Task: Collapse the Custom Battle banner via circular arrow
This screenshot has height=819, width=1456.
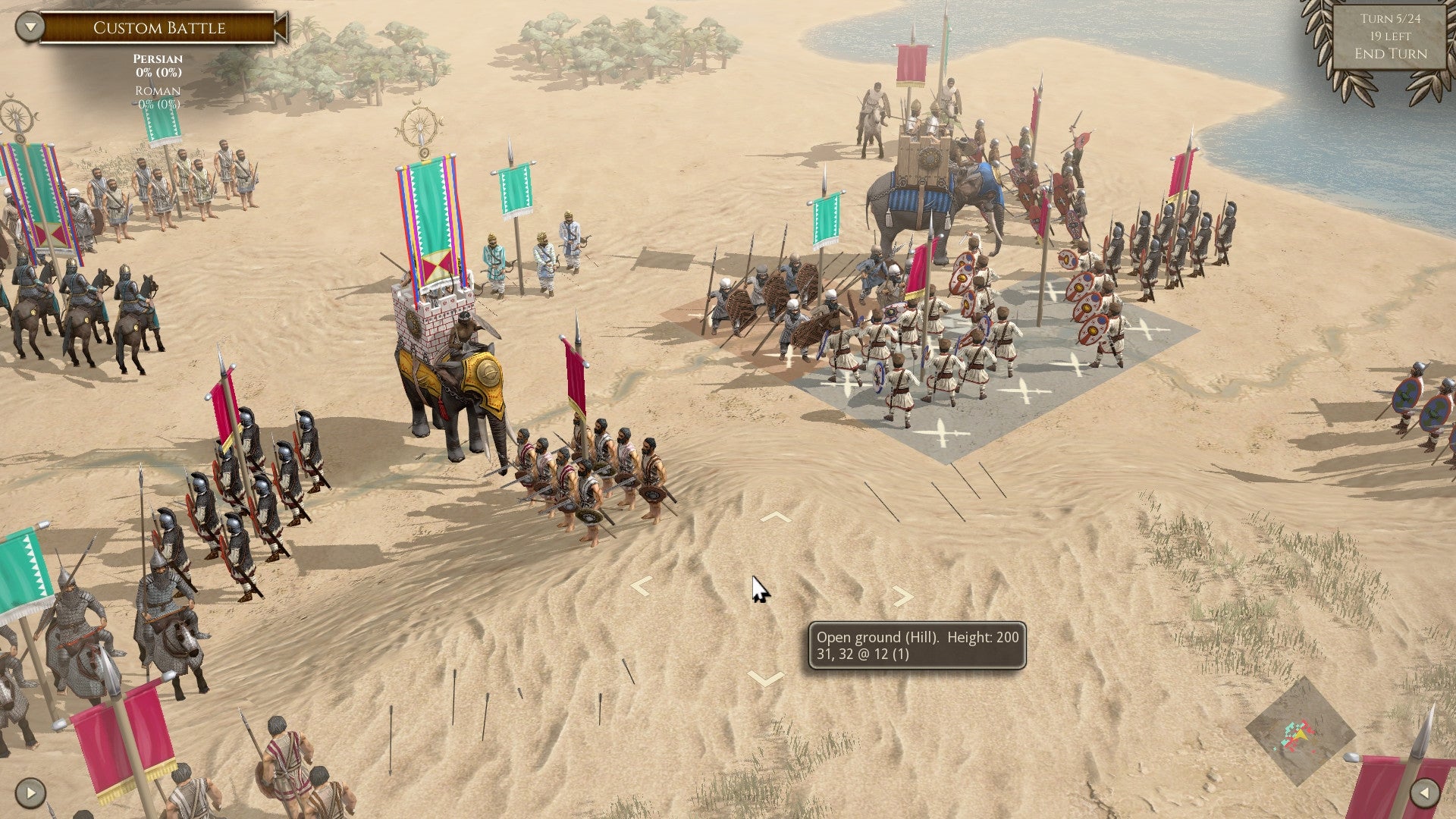Action: pos(29,25)
